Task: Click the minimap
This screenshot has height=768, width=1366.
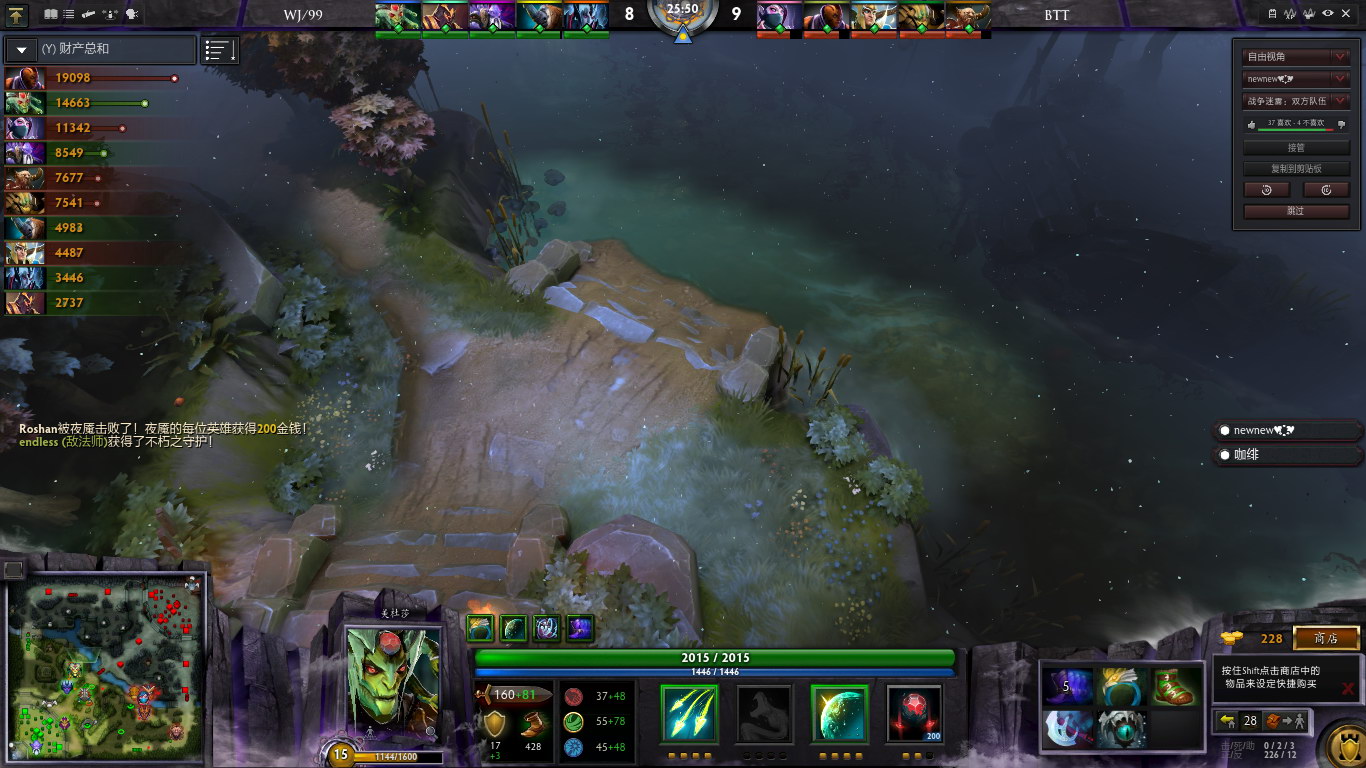Action: 105,670
